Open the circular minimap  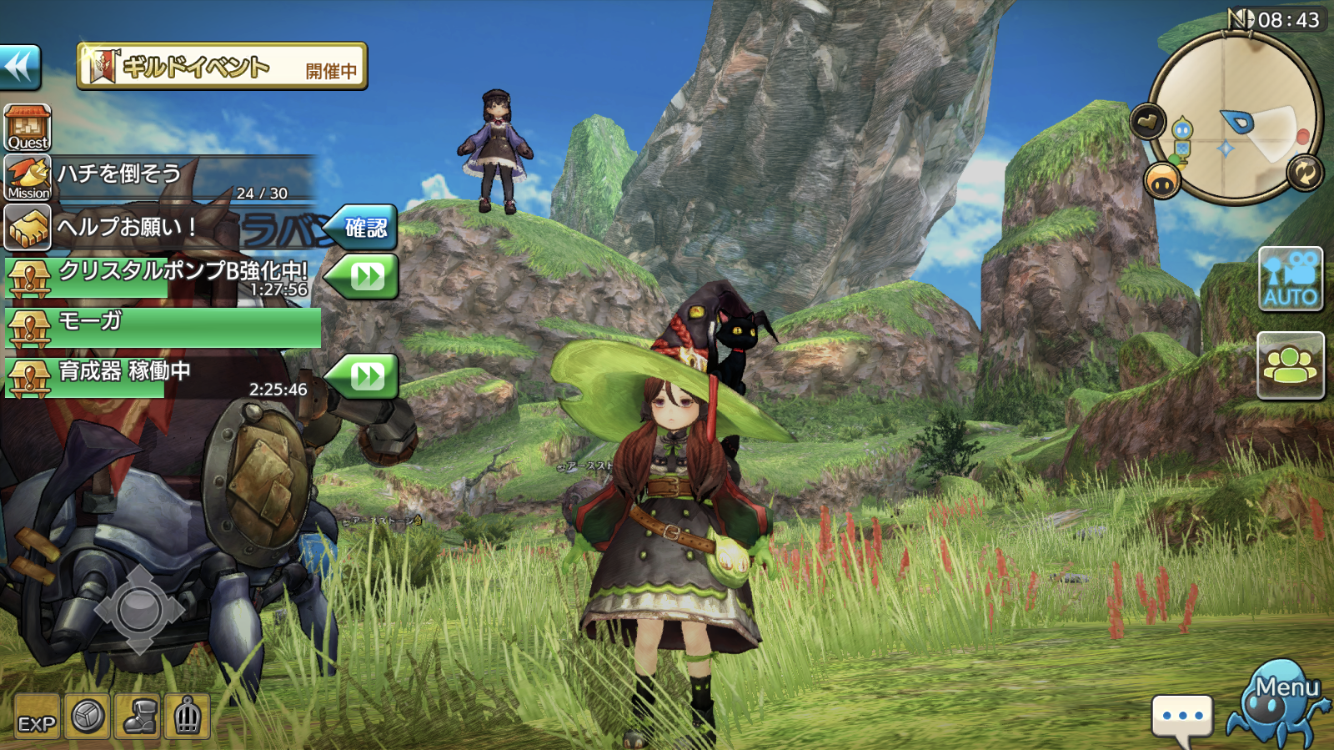(1236, 117)
